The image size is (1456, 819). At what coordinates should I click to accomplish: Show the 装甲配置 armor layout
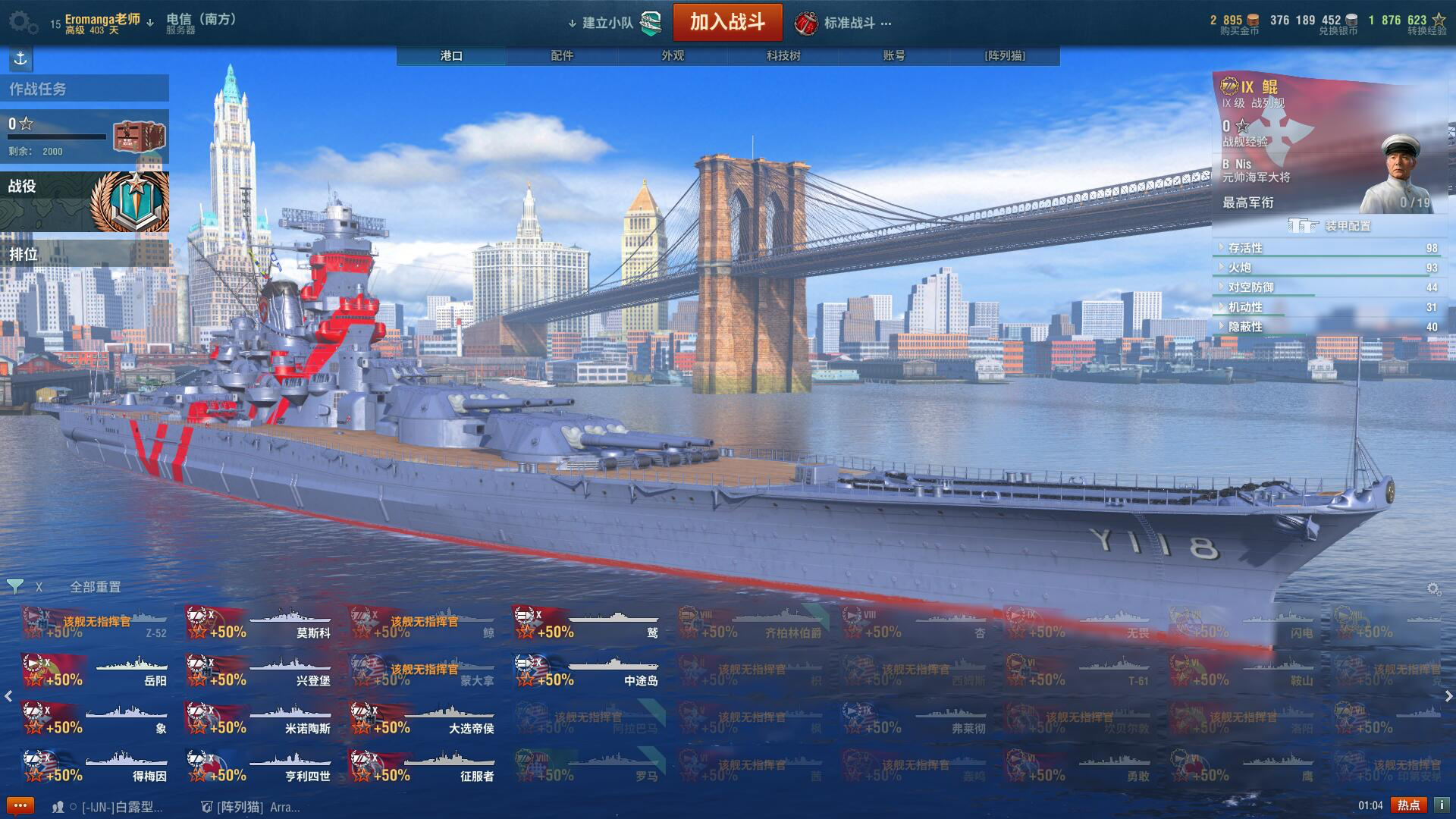pyautogui.click(x=1332, y=226)
